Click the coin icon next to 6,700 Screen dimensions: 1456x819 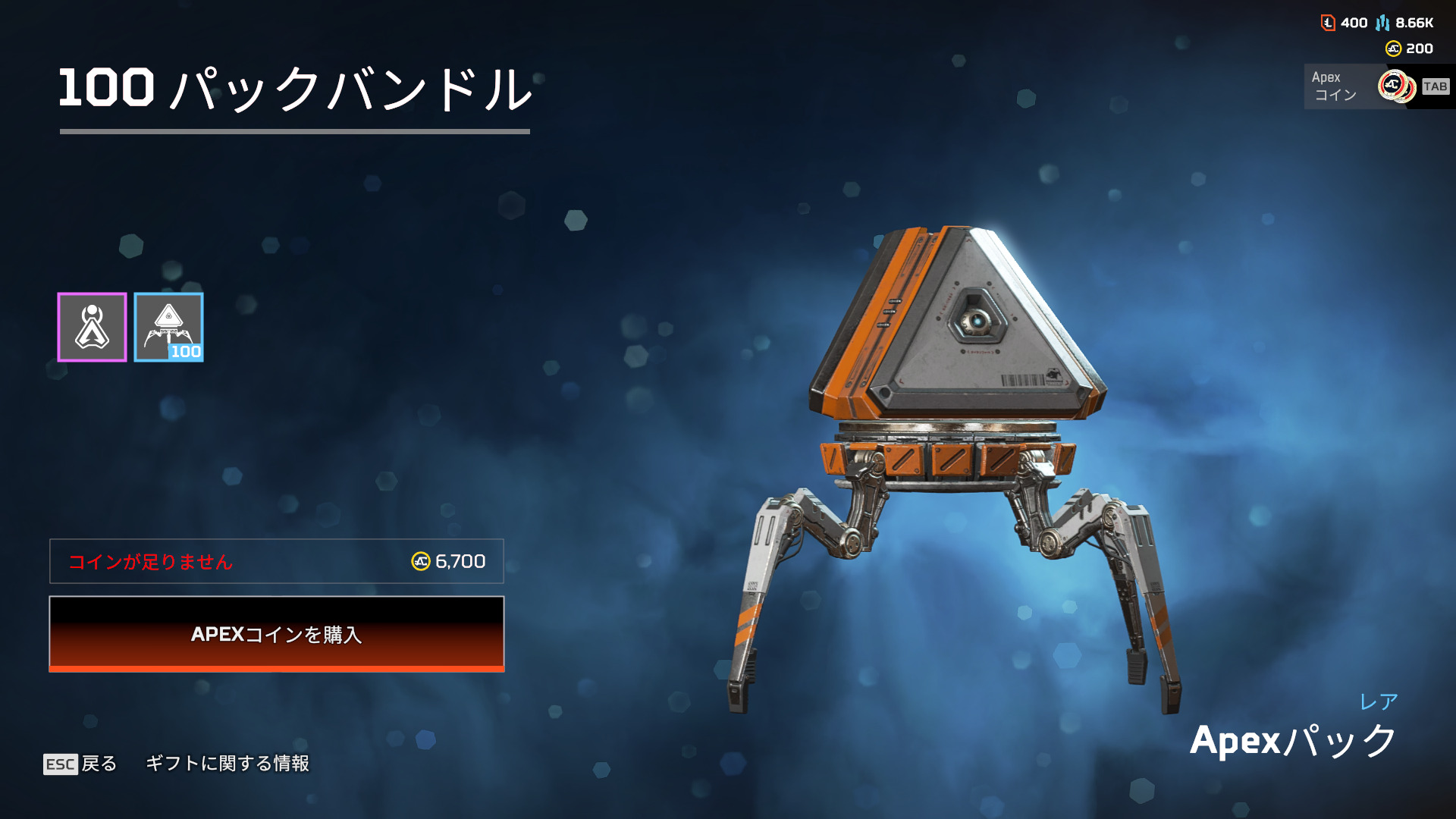[x=419, y=561]
